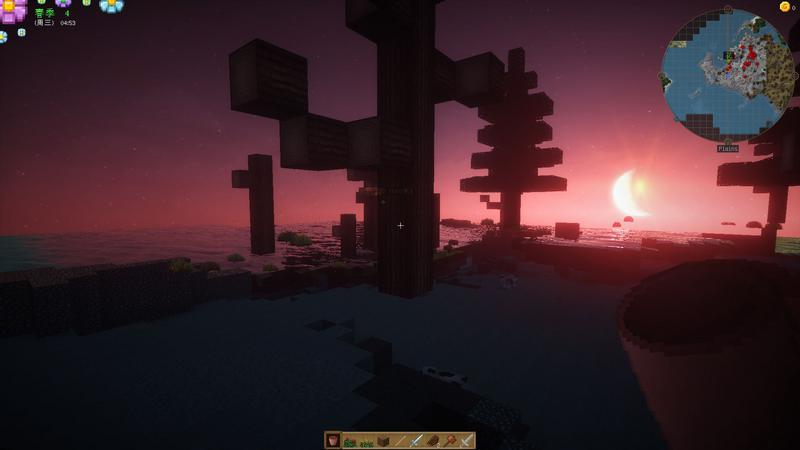Click the large purple flower icon

(13, 11)
